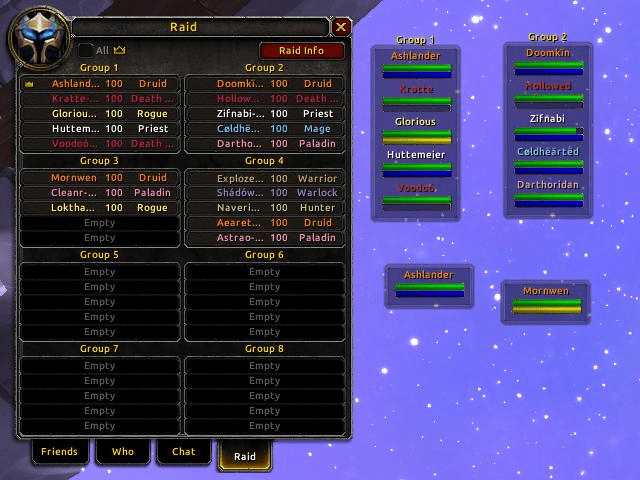Click the Exploze Warrior row in Group 4
Screen dimensions: 640x480
264,178
